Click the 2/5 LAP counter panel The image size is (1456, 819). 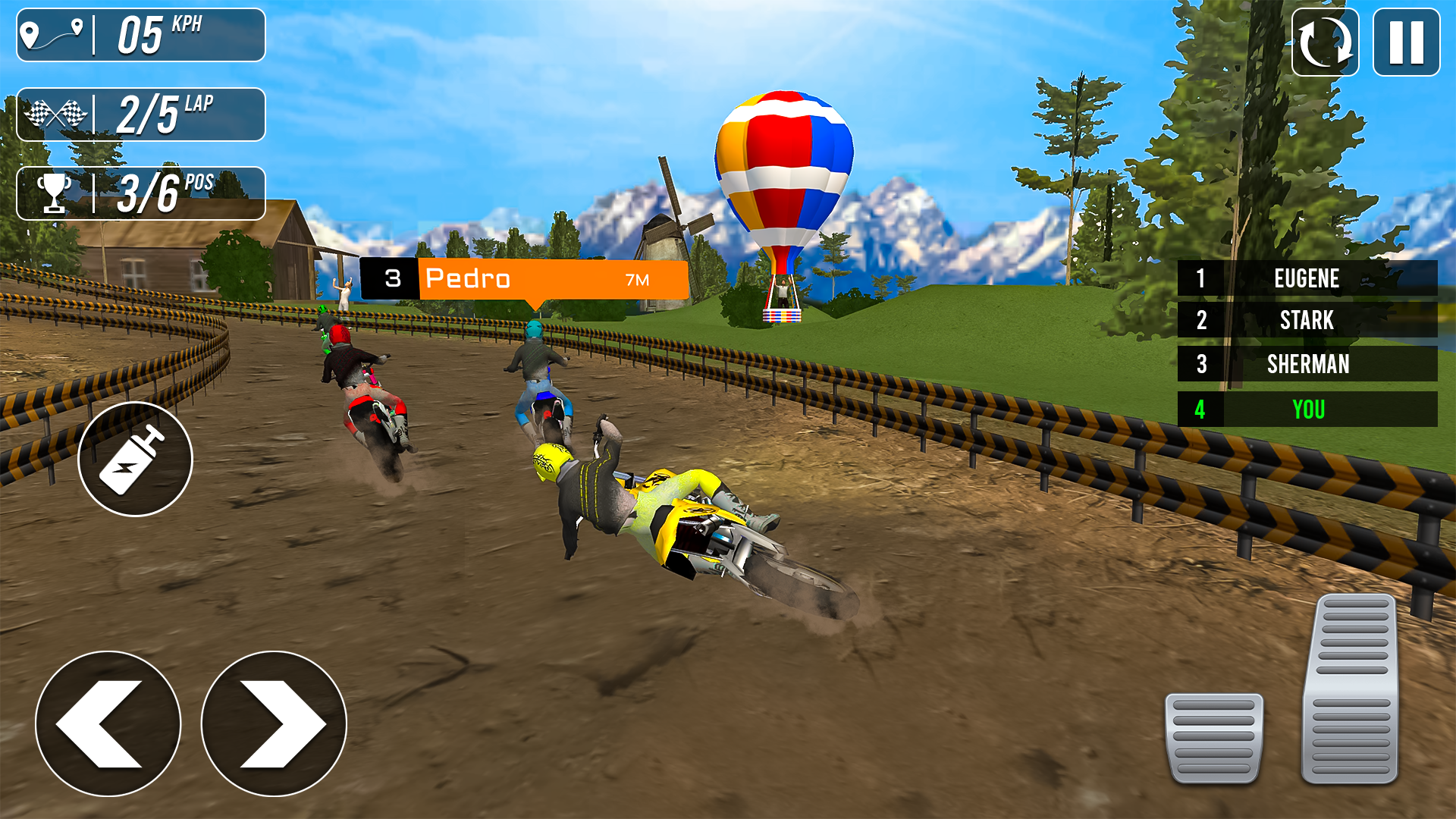140,114
